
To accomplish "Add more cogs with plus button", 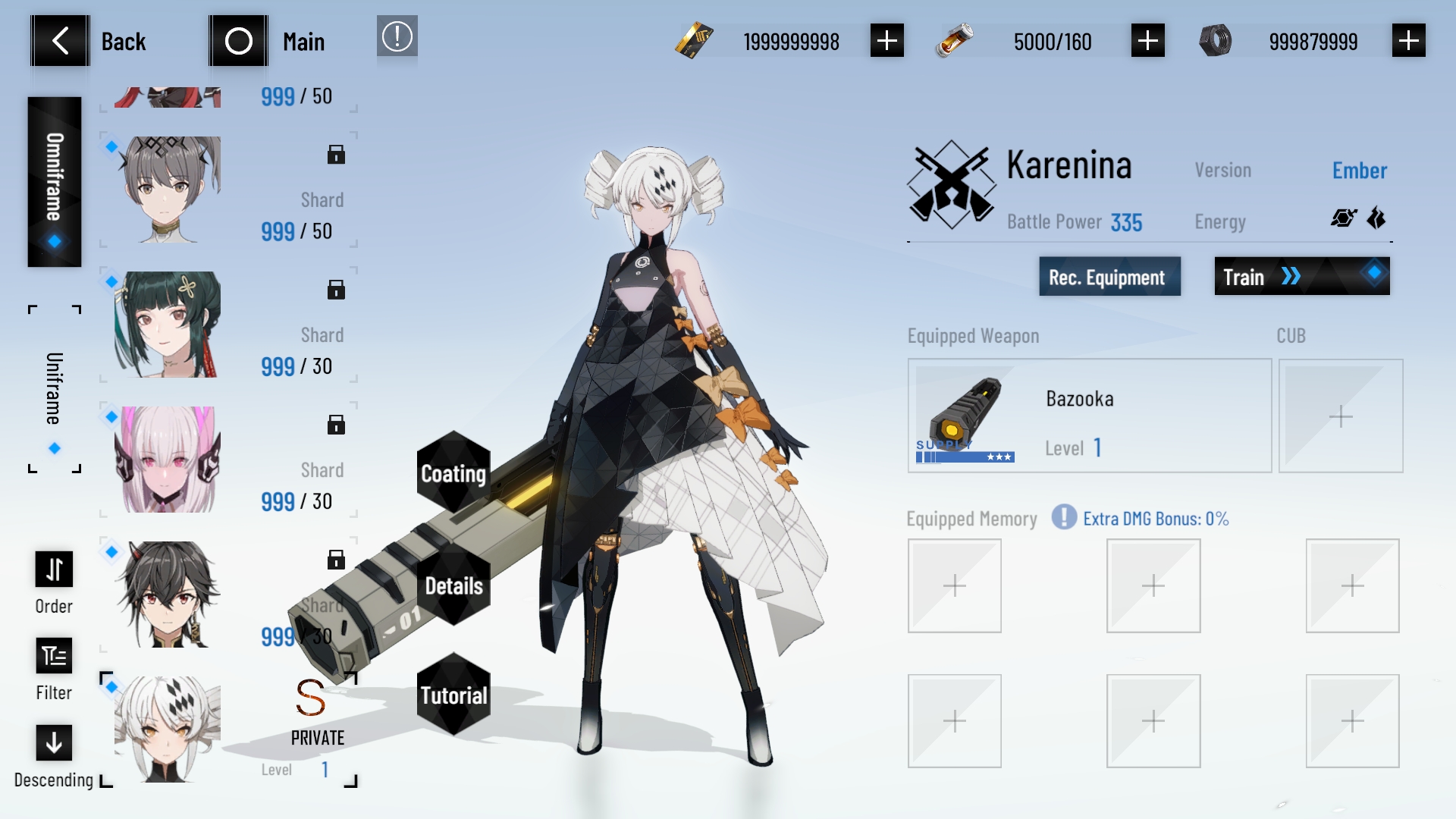I will point(1408,41).
